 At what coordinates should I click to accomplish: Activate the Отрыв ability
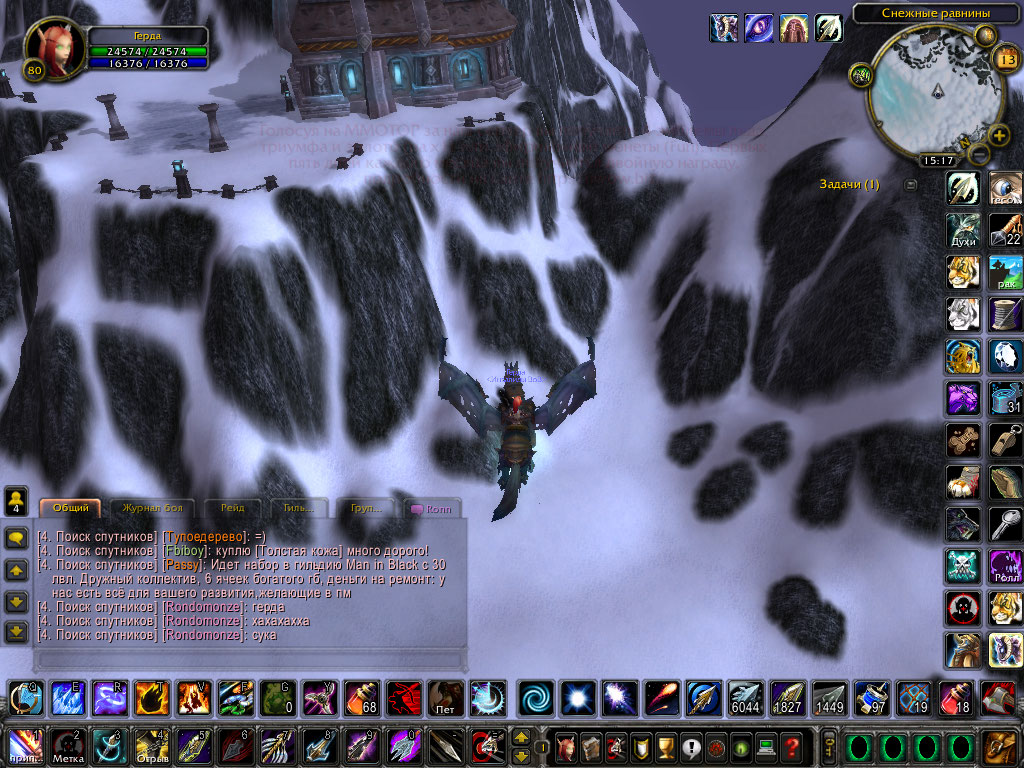click(151, 746)
